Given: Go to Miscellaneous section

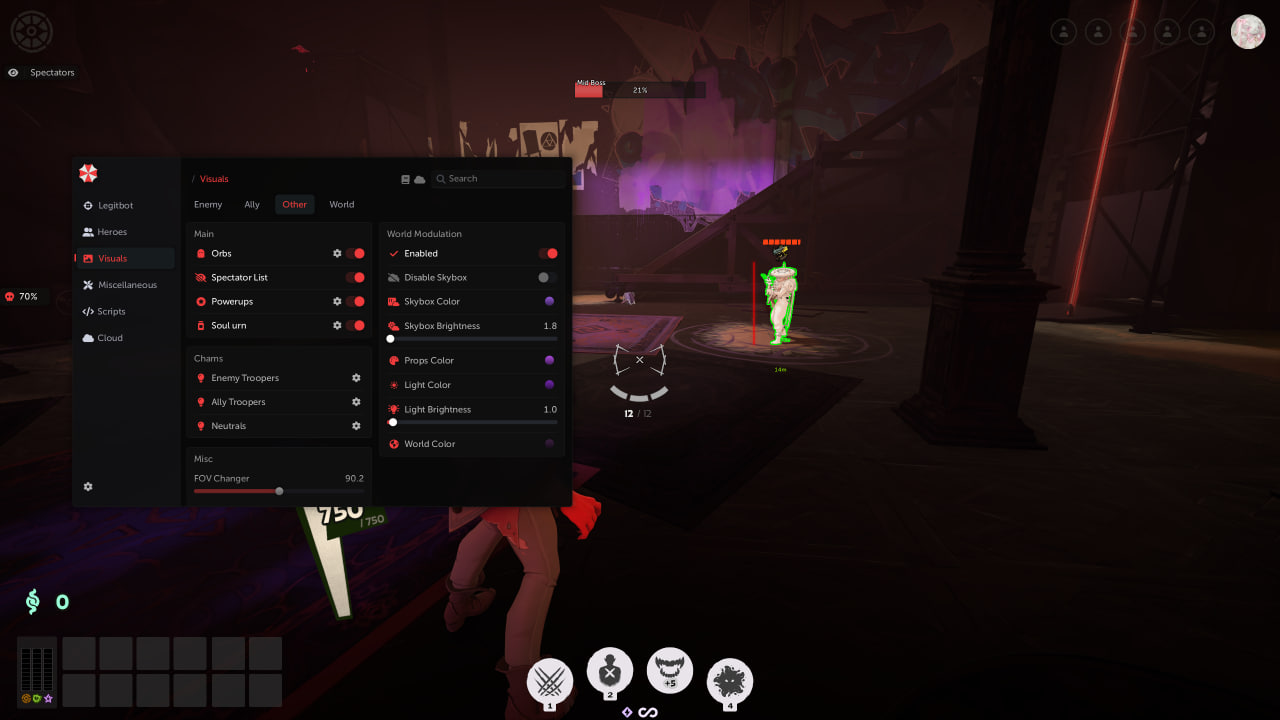Looking at the screenshot, I should pyautogui.click(x=127, y=285).
